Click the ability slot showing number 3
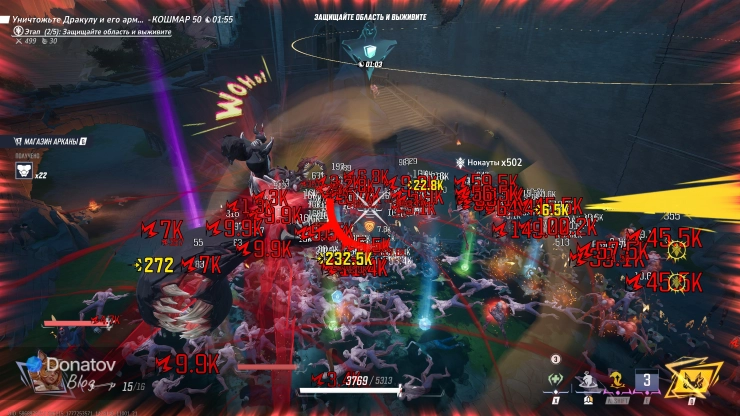The width and height of the screenshot is (740, 416). click(647, 380)
